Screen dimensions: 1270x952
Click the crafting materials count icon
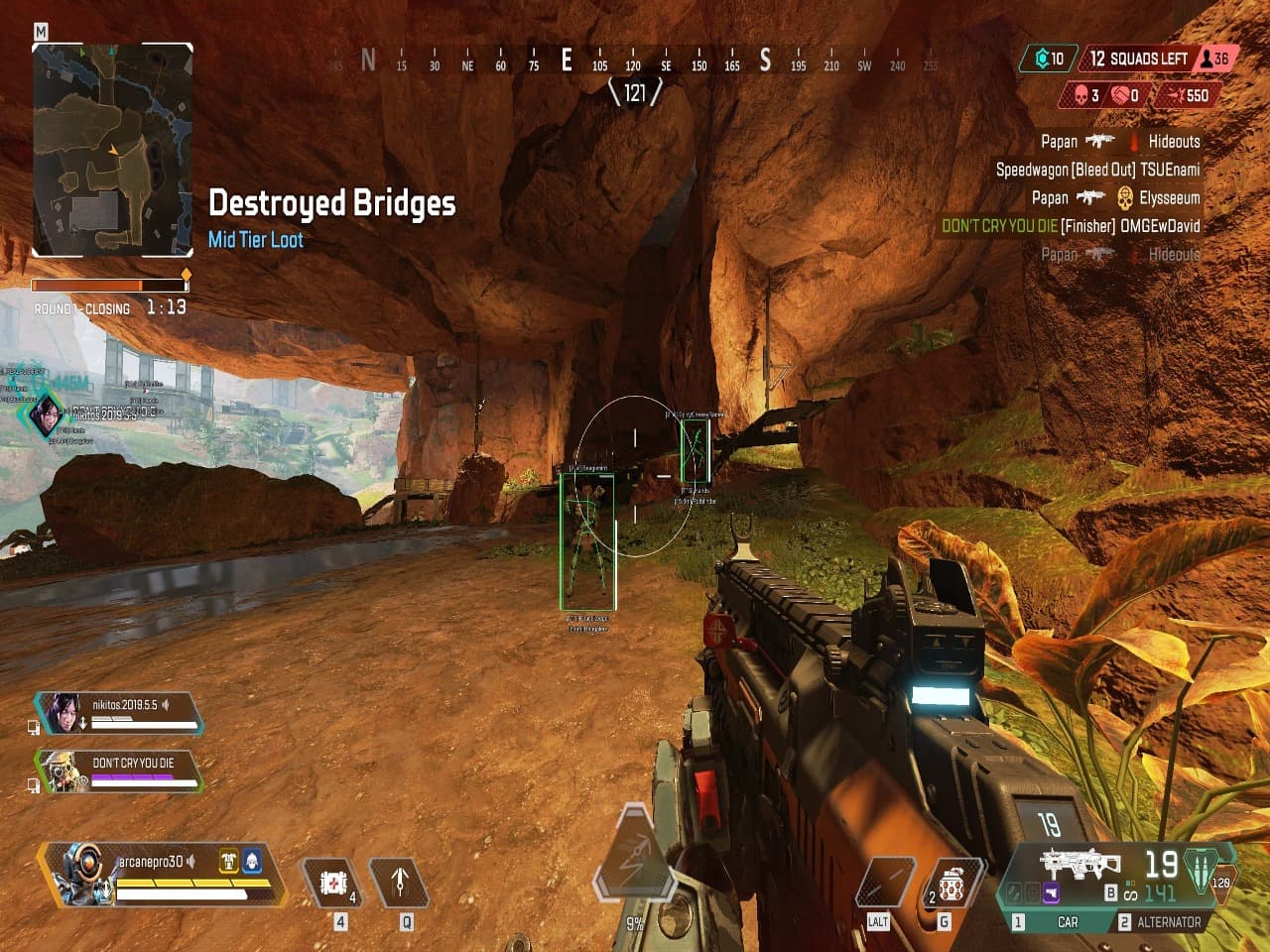pyautogui.click(x=1050, y=59)
